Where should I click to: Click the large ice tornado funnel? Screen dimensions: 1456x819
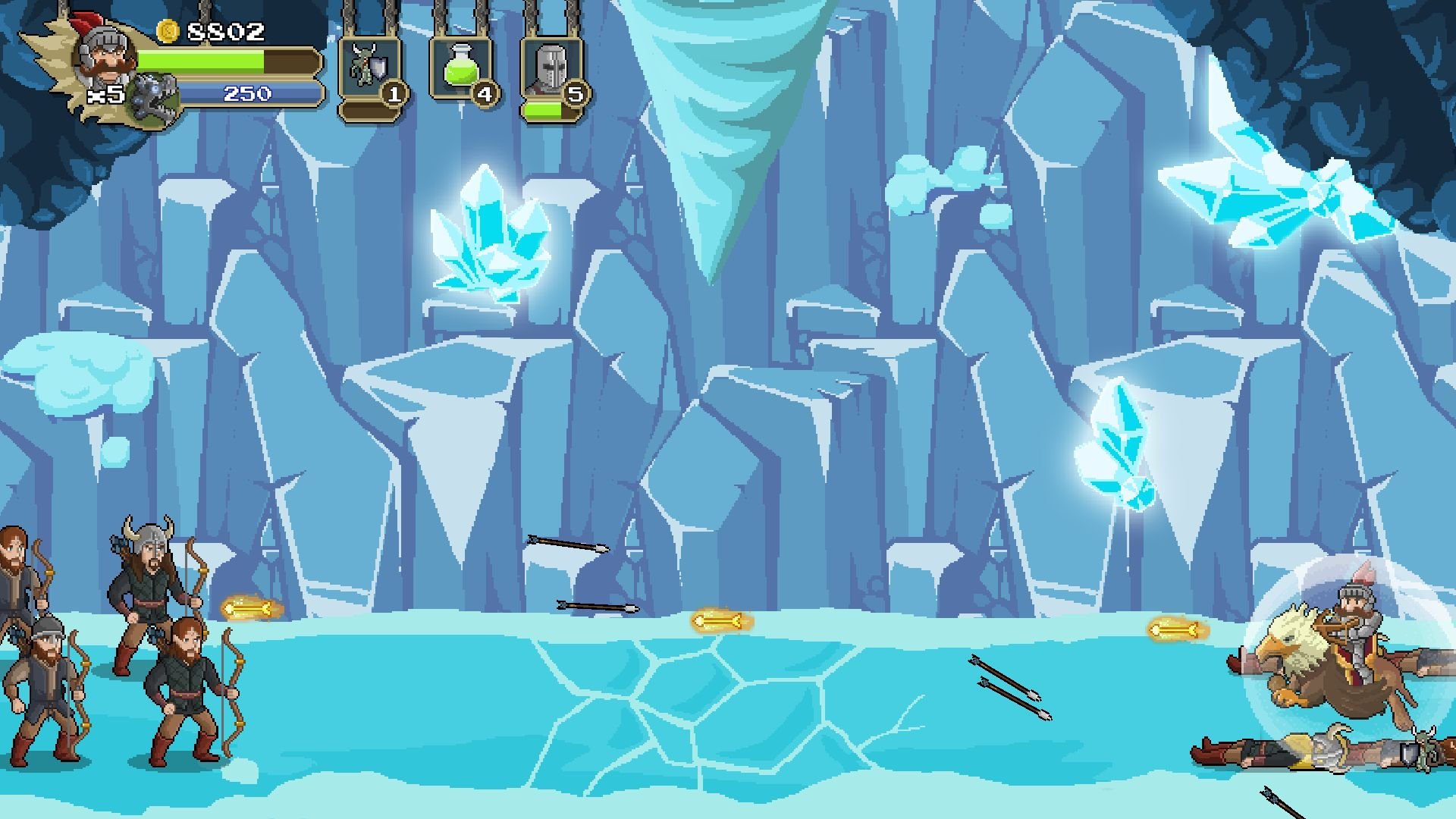[713, 114]
